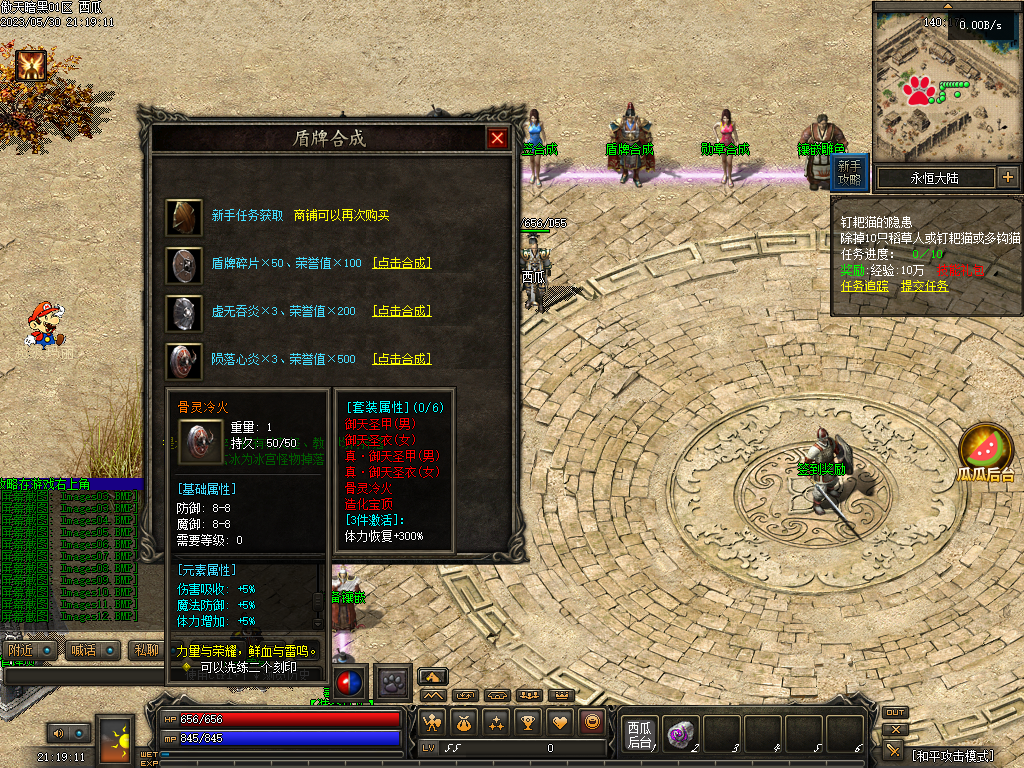
Task: Use the 西瓜后台 hotbar slot
Action: (638, 735)
